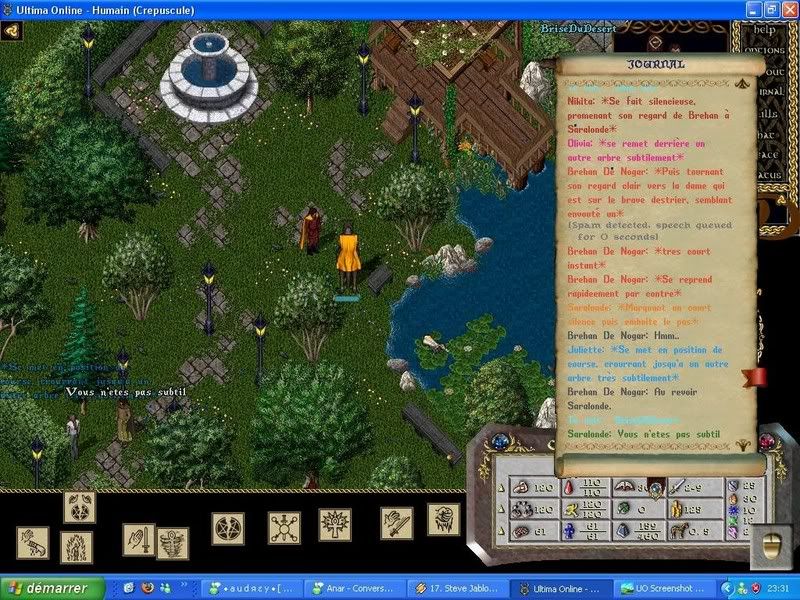Toggle the strength stat lock arrow
The height and width of the screenshot is (600, 800).
503,487
